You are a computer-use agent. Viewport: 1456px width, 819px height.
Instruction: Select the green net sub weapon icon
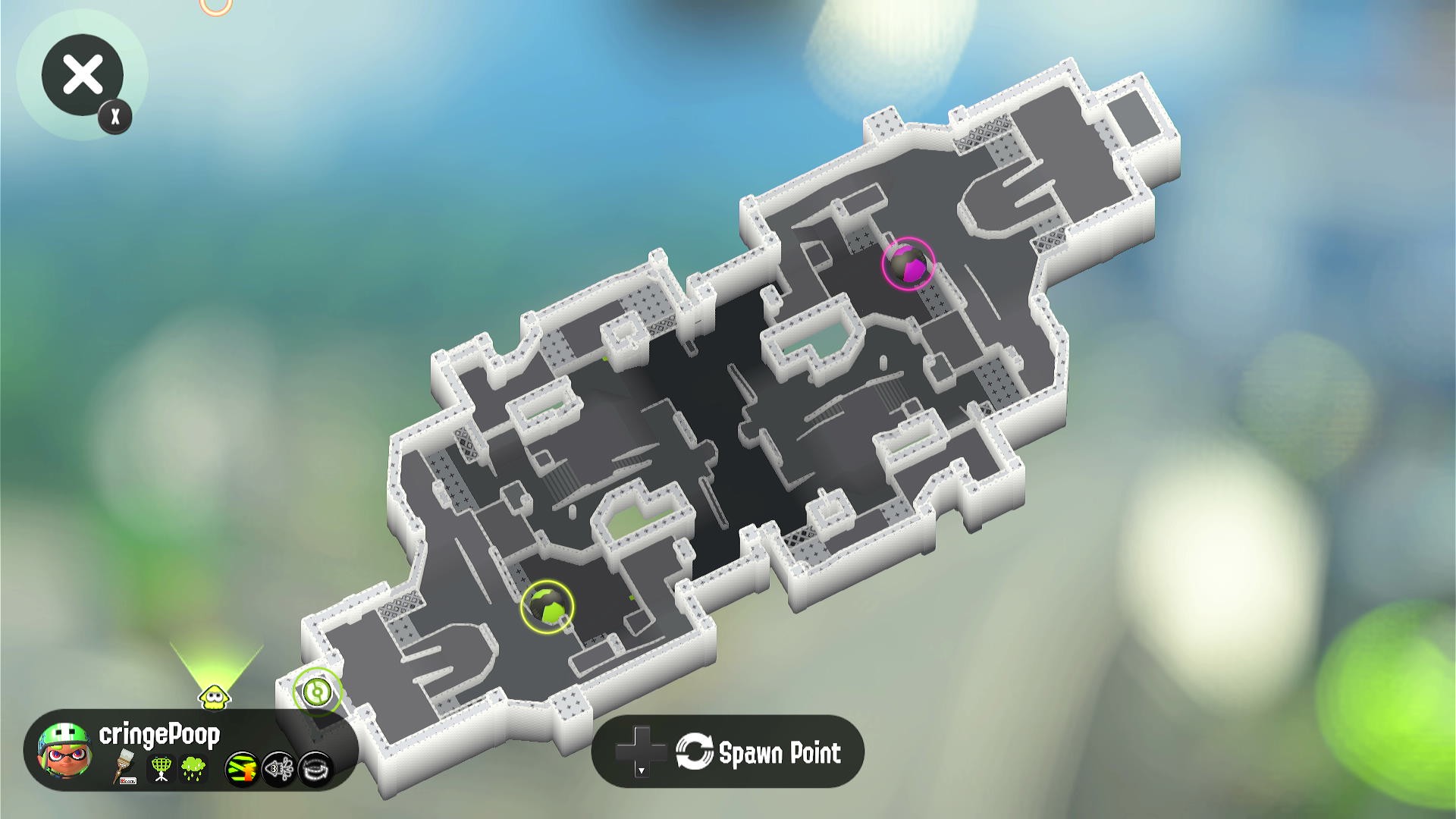click(161, 769)
